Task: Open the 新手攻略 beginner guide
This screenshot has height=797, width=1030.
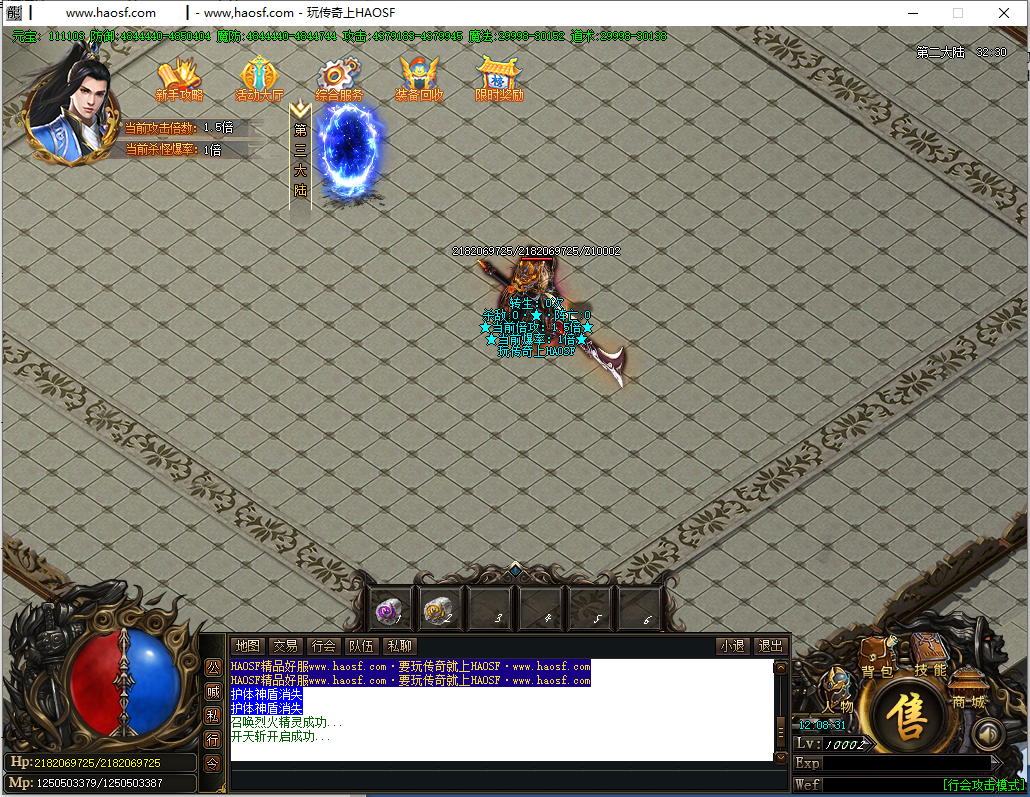Action: tap(179, 79)
